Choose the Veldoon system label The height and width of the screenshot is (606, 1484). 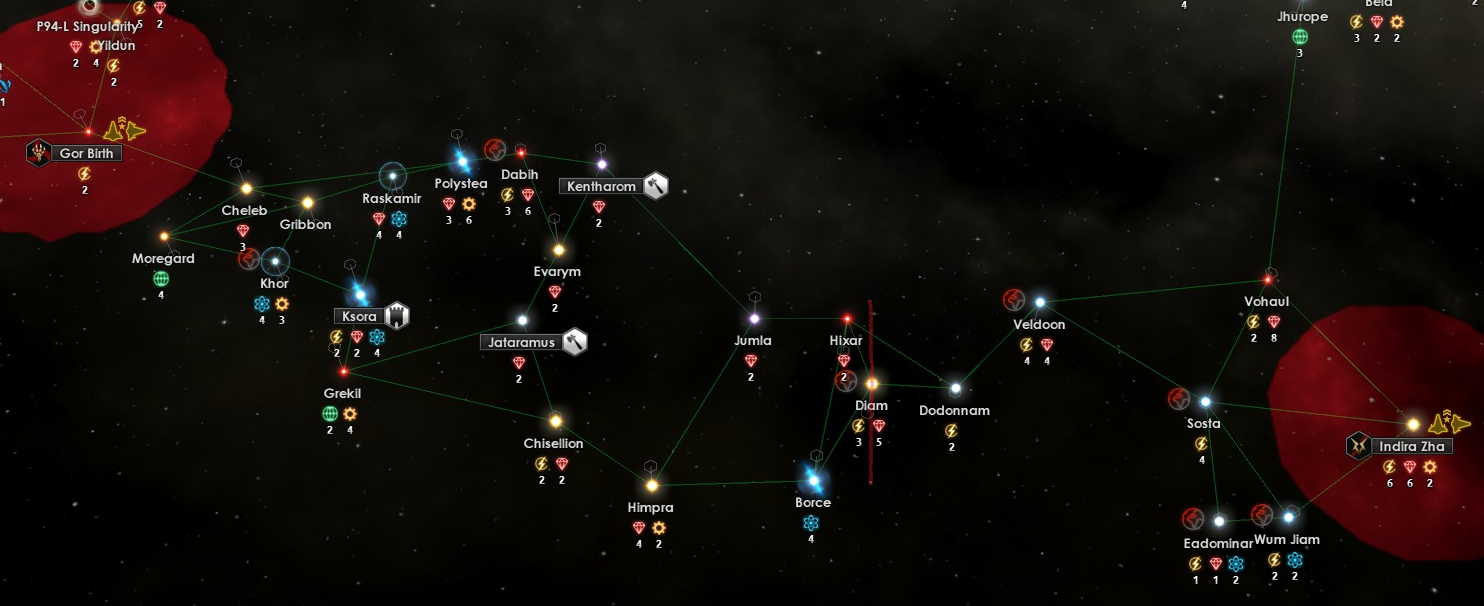(x=1039, y=324)
